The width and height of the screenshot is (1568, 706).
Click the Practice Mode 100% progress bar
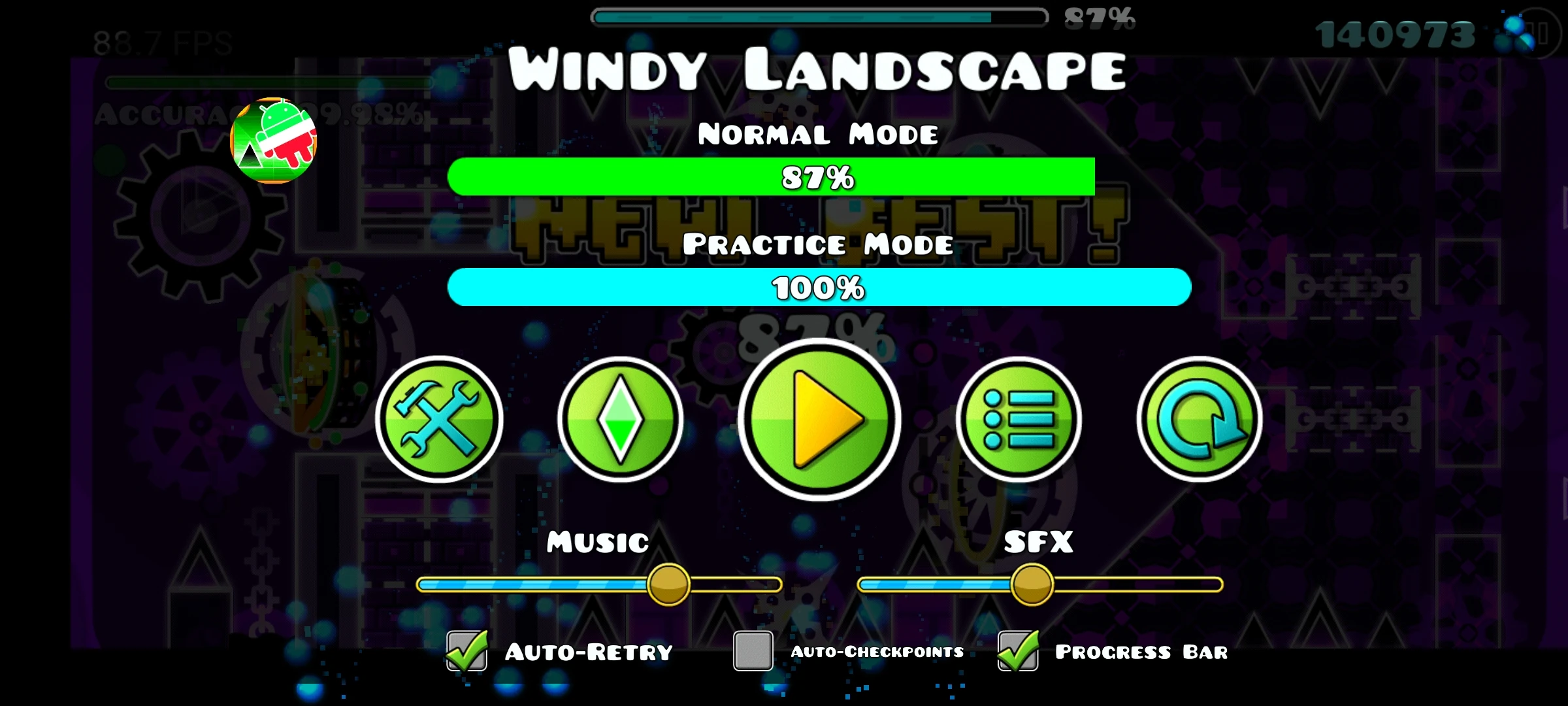click(817, 286)
